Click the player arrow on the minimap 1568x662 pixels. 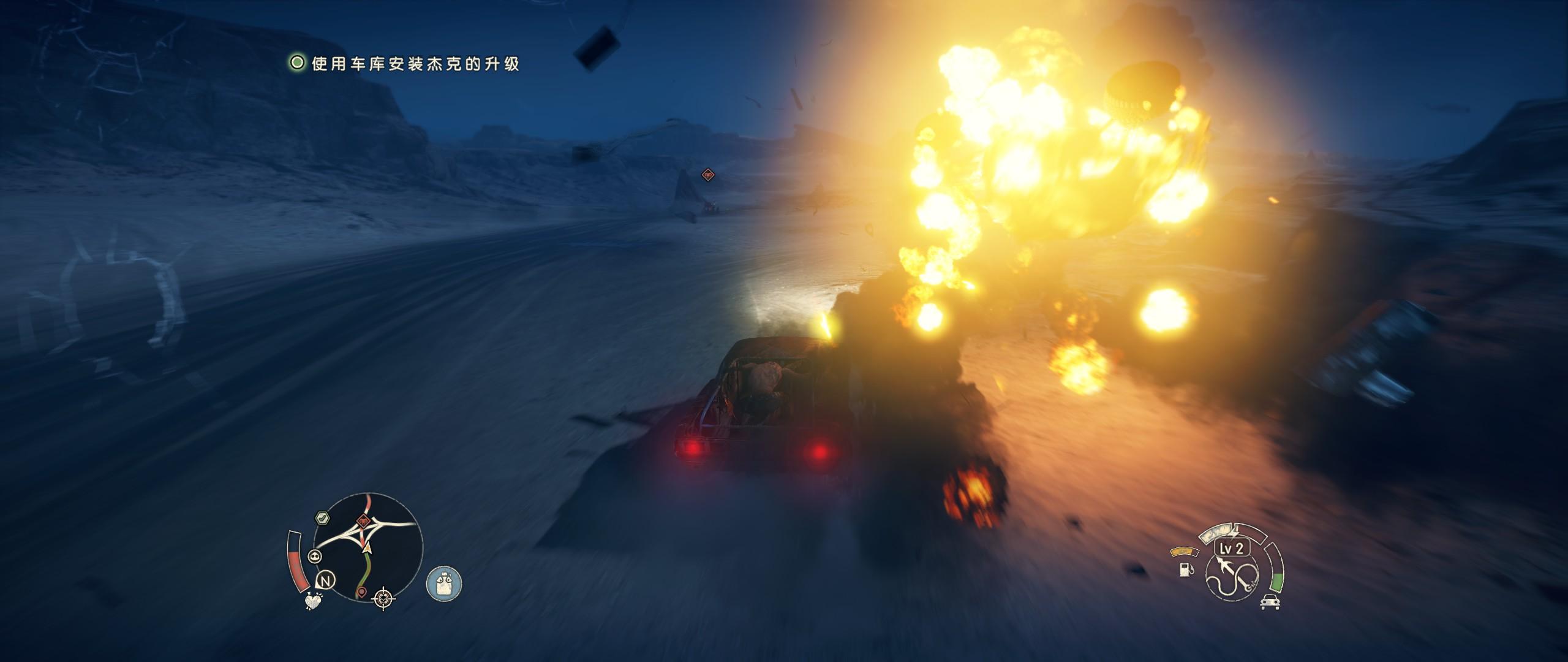click(367, 547)
